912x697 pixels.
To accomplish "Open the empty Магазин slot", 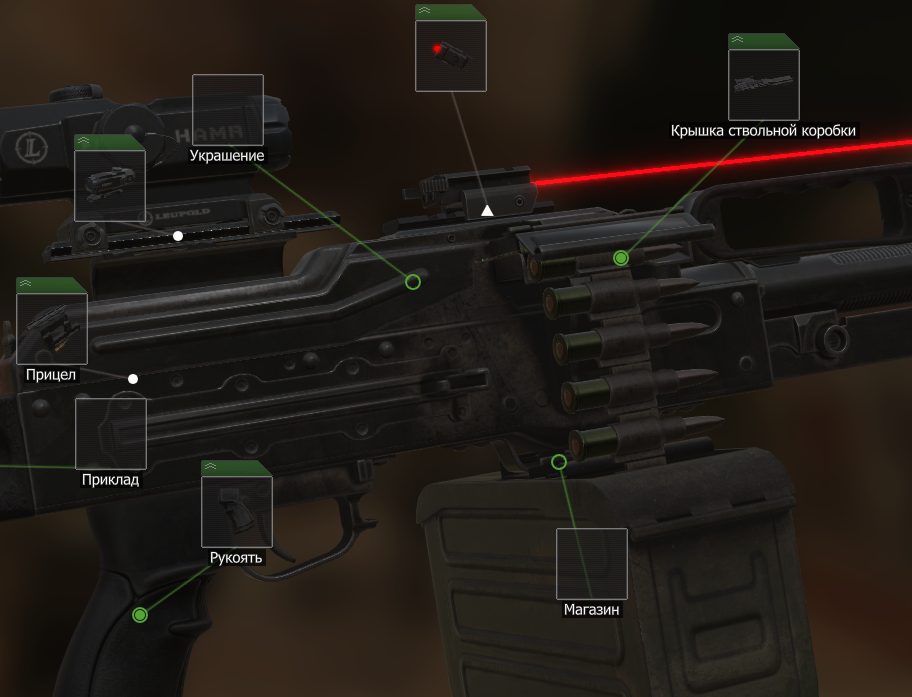I will click(592, 564).
